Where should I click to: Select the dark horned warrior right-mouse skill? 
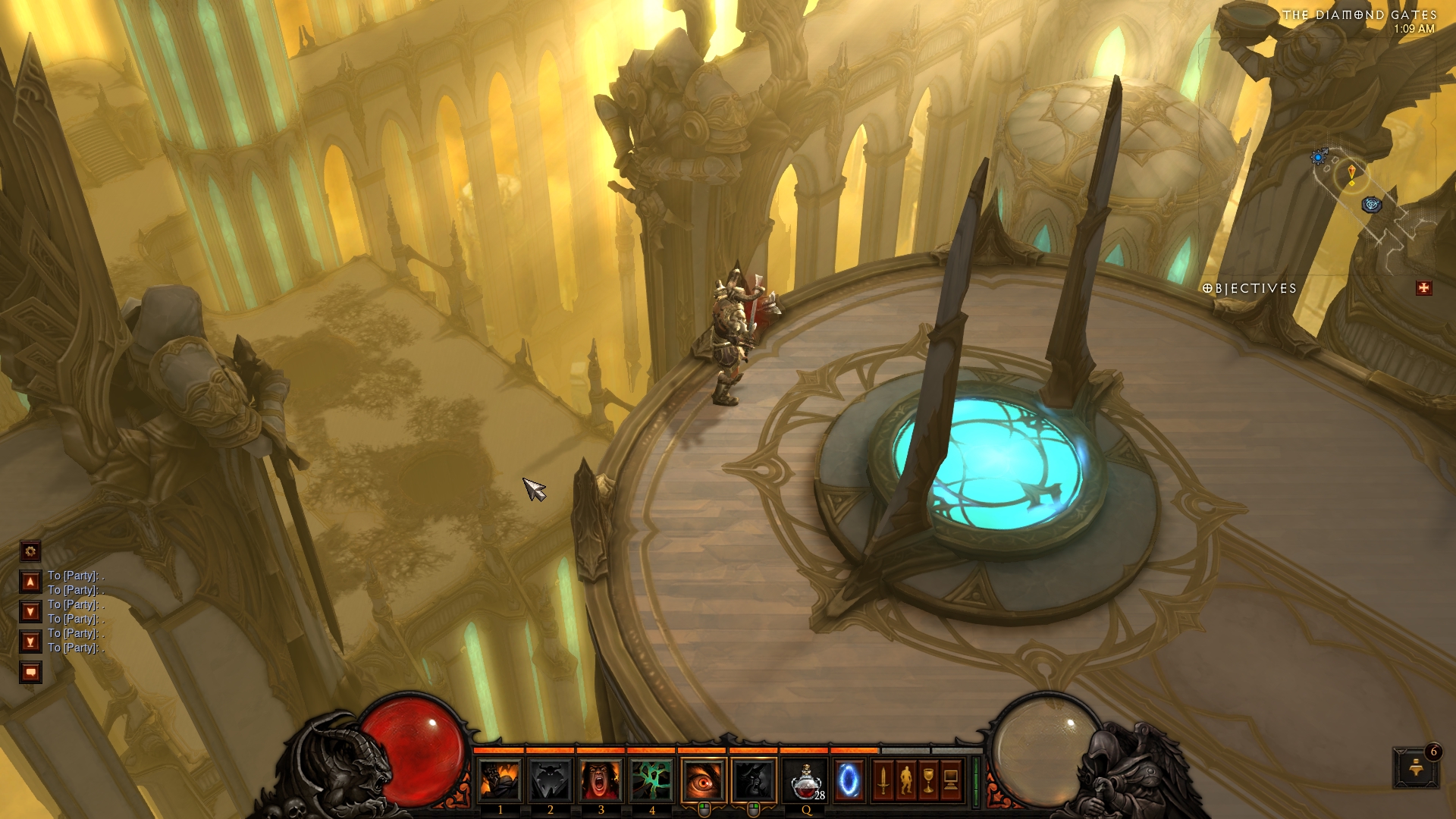point(754,780)
